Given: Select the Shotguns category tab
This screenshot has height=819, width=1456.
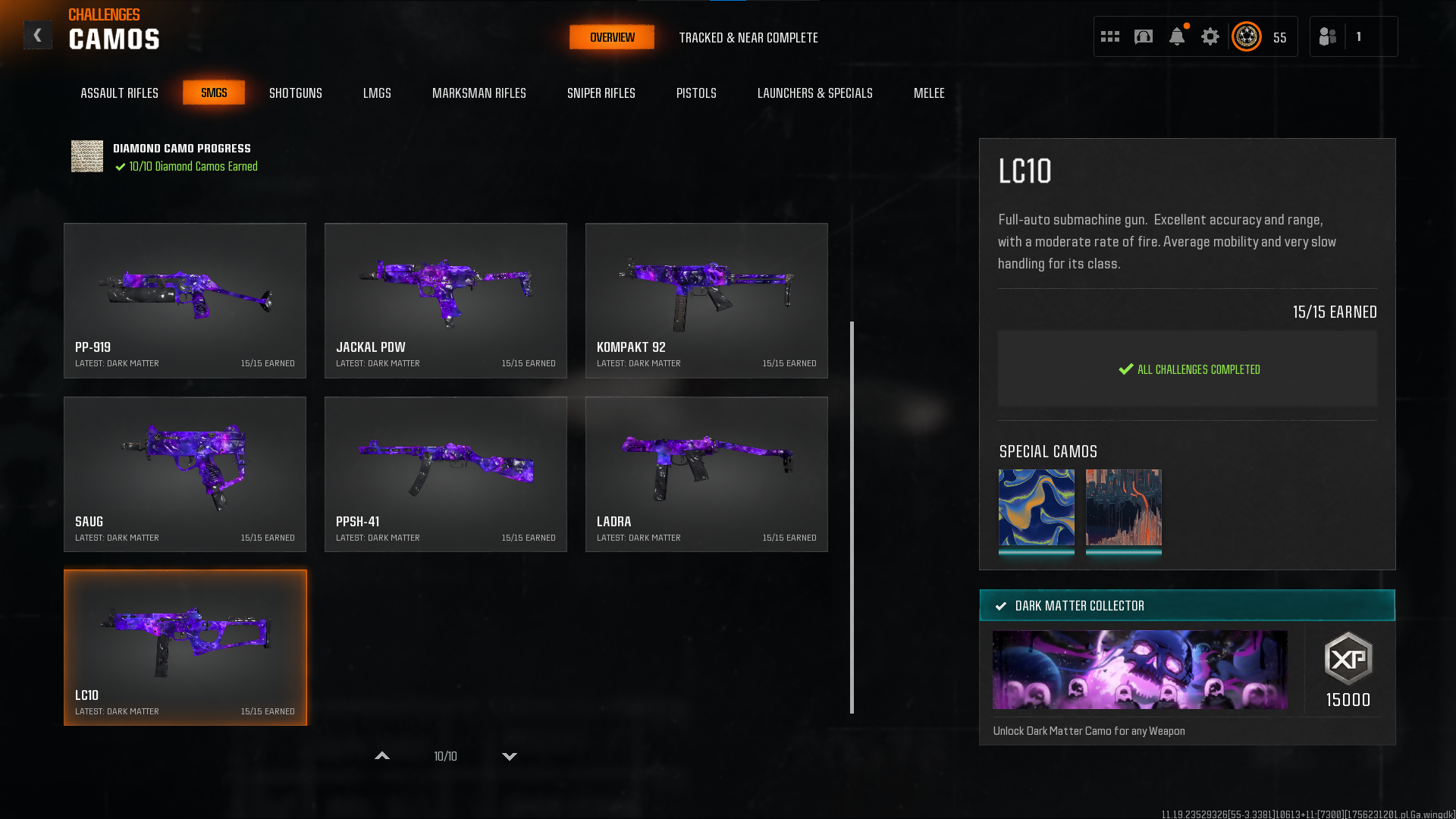Looking at the screenshot, I should pyautogui.click(x=295, y=93).
